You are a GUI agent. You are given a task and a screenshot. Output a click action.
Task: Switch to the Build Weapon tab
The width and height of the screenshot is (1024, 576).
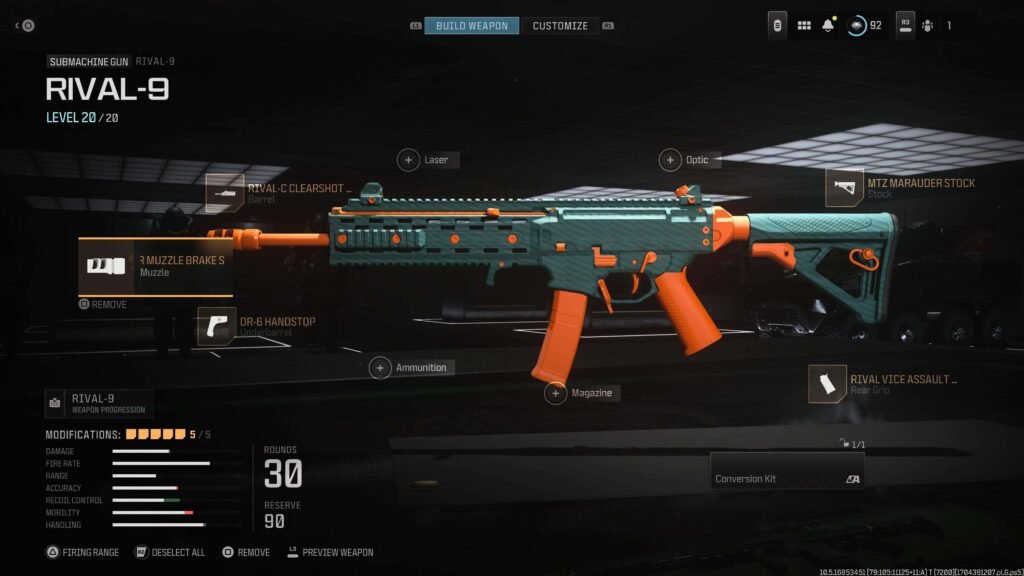pyautogui.click(x=471, y=25)
